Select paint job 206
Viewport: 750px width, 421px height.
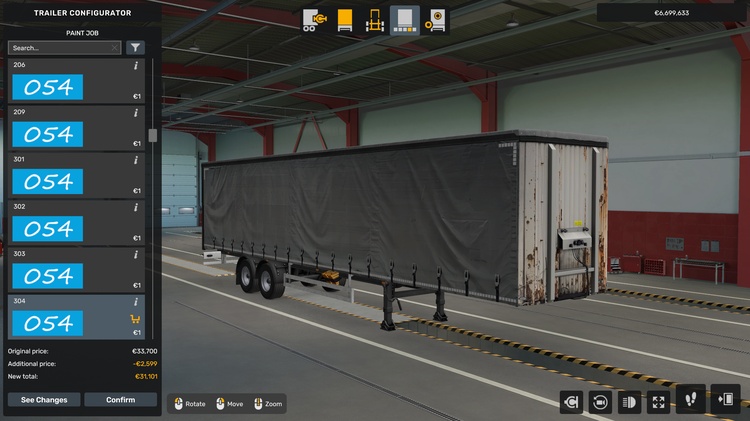click(x=48, y=87)
